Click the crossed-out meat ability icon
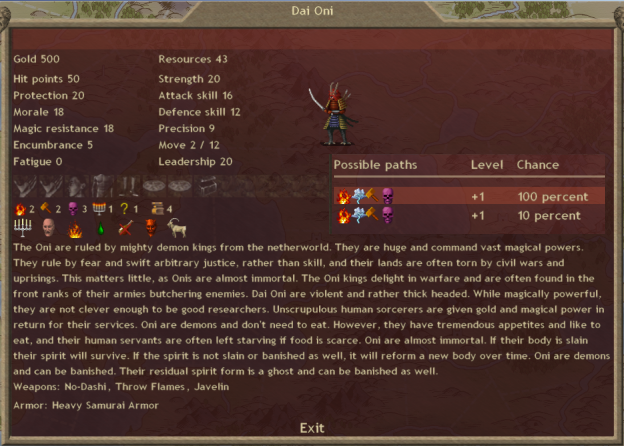The height and width of the screenshot is (446, 624). pyautogui.click(x=125, y=228)
